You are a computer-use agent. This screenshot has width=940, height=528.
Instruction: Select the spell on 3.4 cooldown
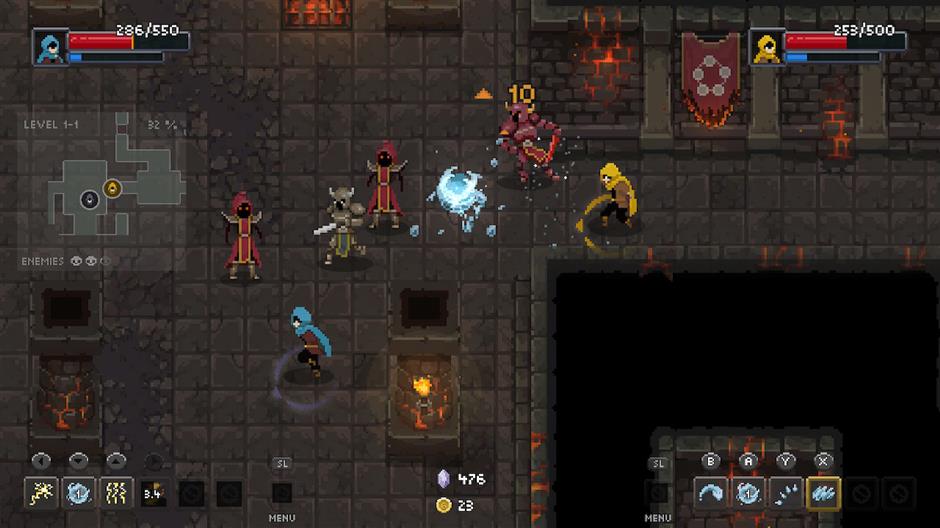point(153,492)
